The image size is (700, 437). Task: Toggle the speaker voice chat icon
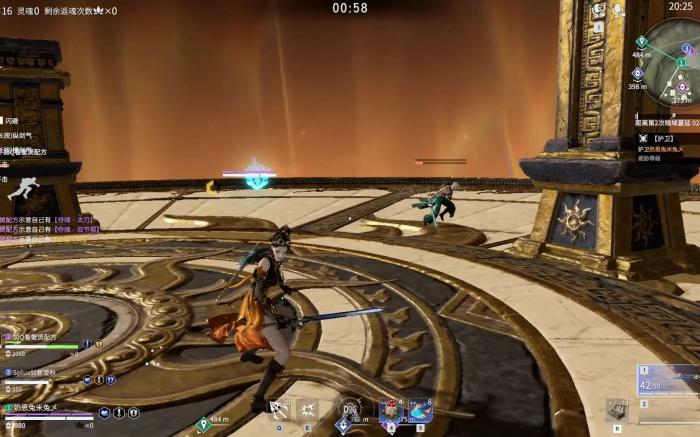point(599,11)
